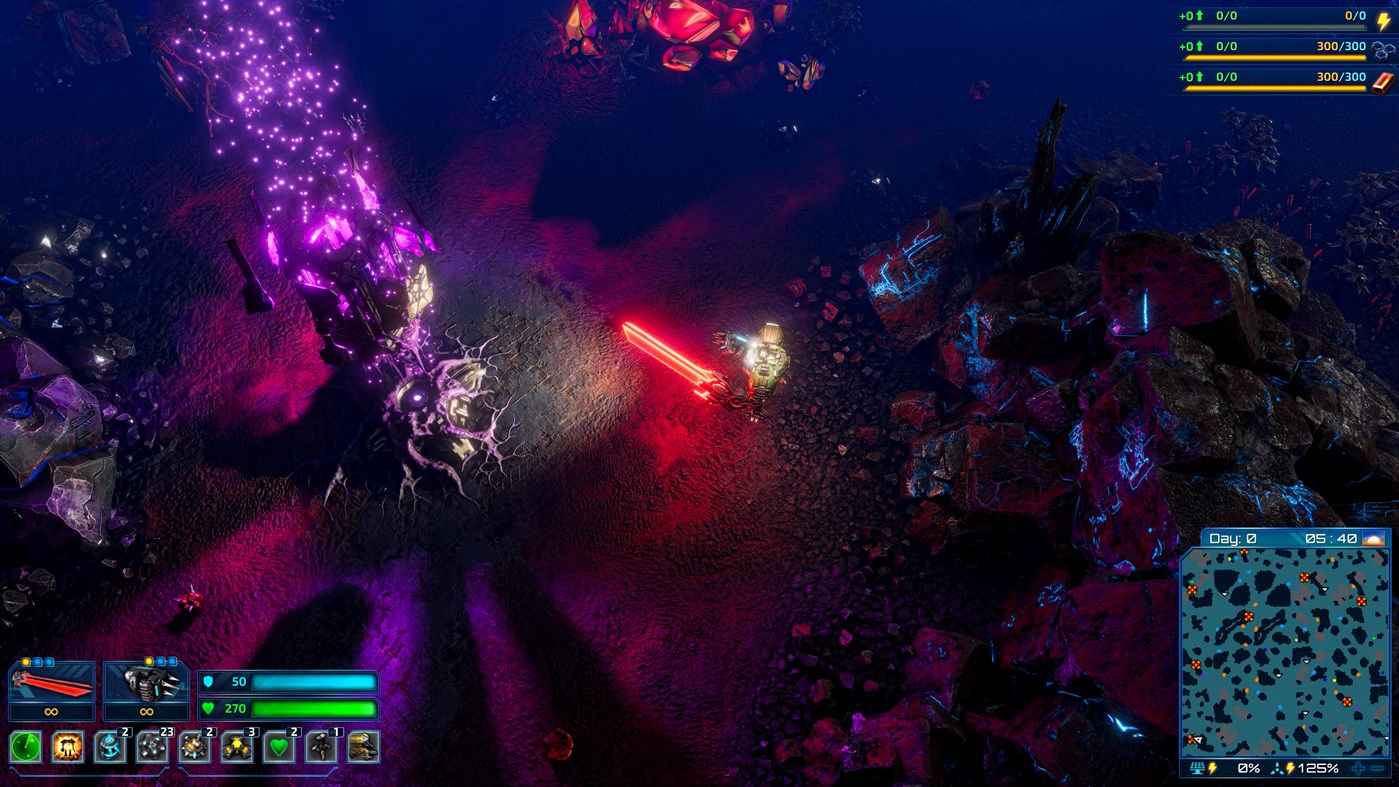Click the exosuit icon at hotbar end
This screenshot has width=1399, height=787.
click(363, 749)
